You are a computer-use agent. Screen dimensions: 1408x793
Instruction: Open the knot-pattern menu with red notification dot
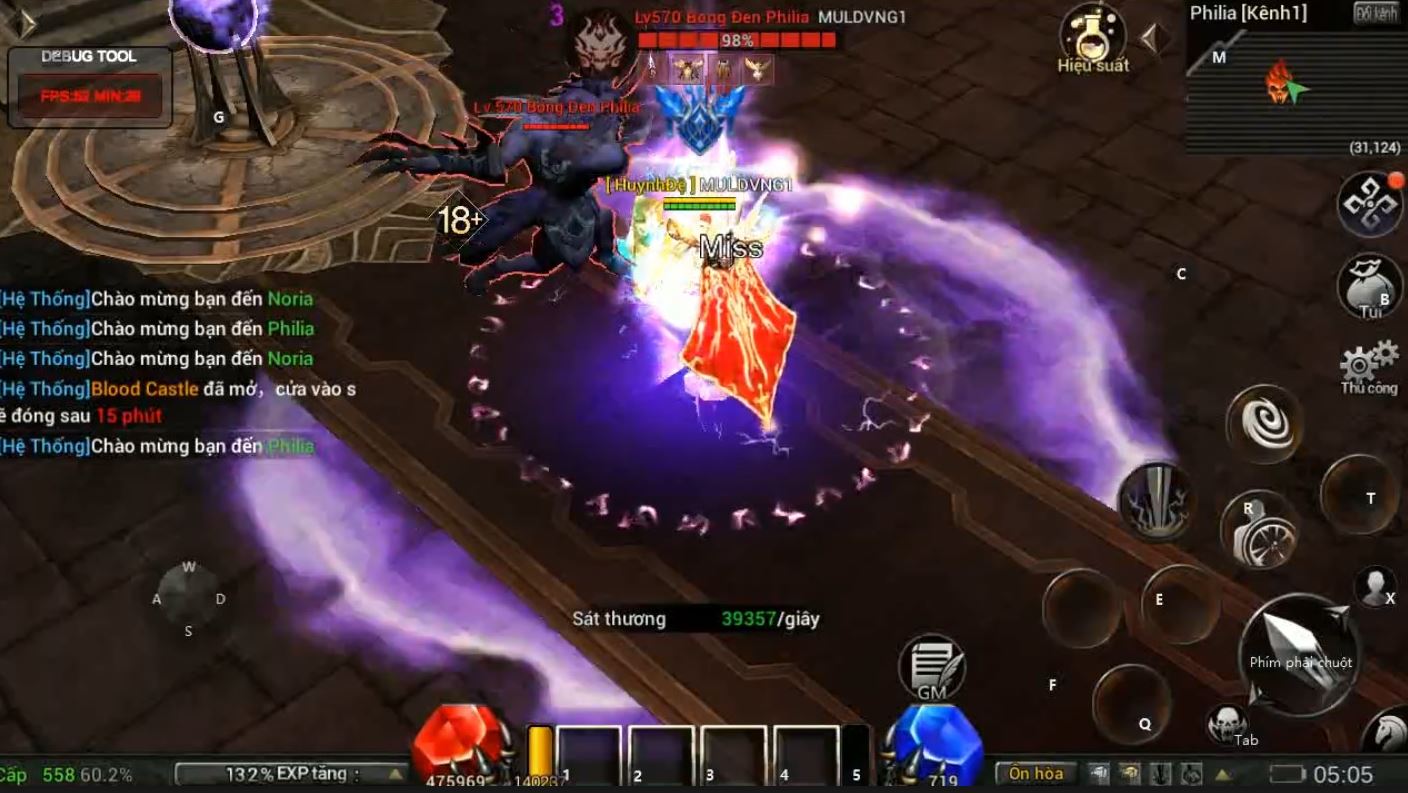tap(1370, 204)
